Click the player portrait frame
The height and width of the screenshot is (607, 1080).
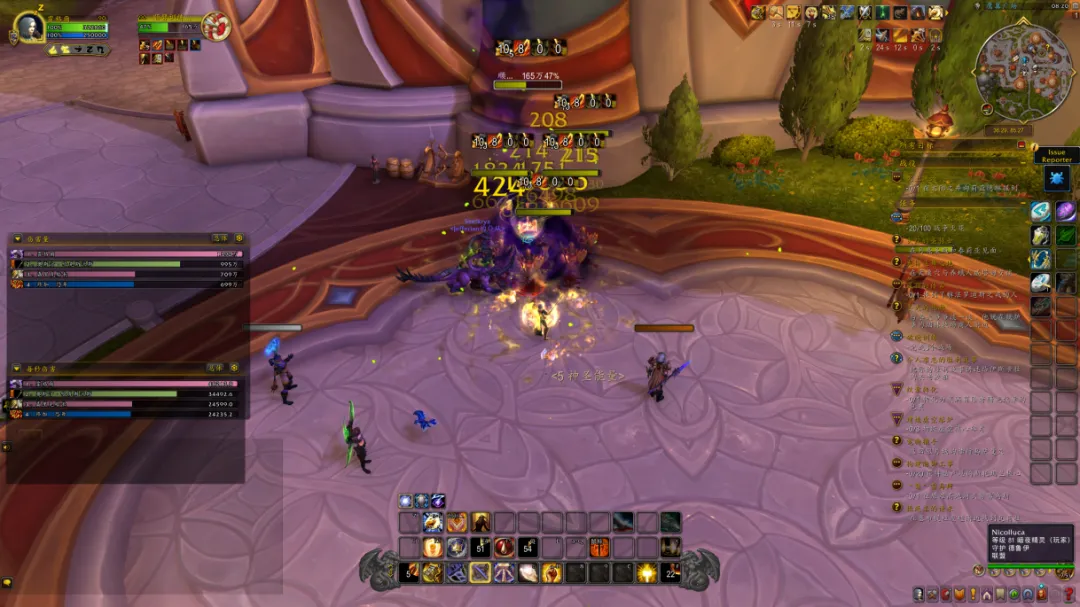29,27
